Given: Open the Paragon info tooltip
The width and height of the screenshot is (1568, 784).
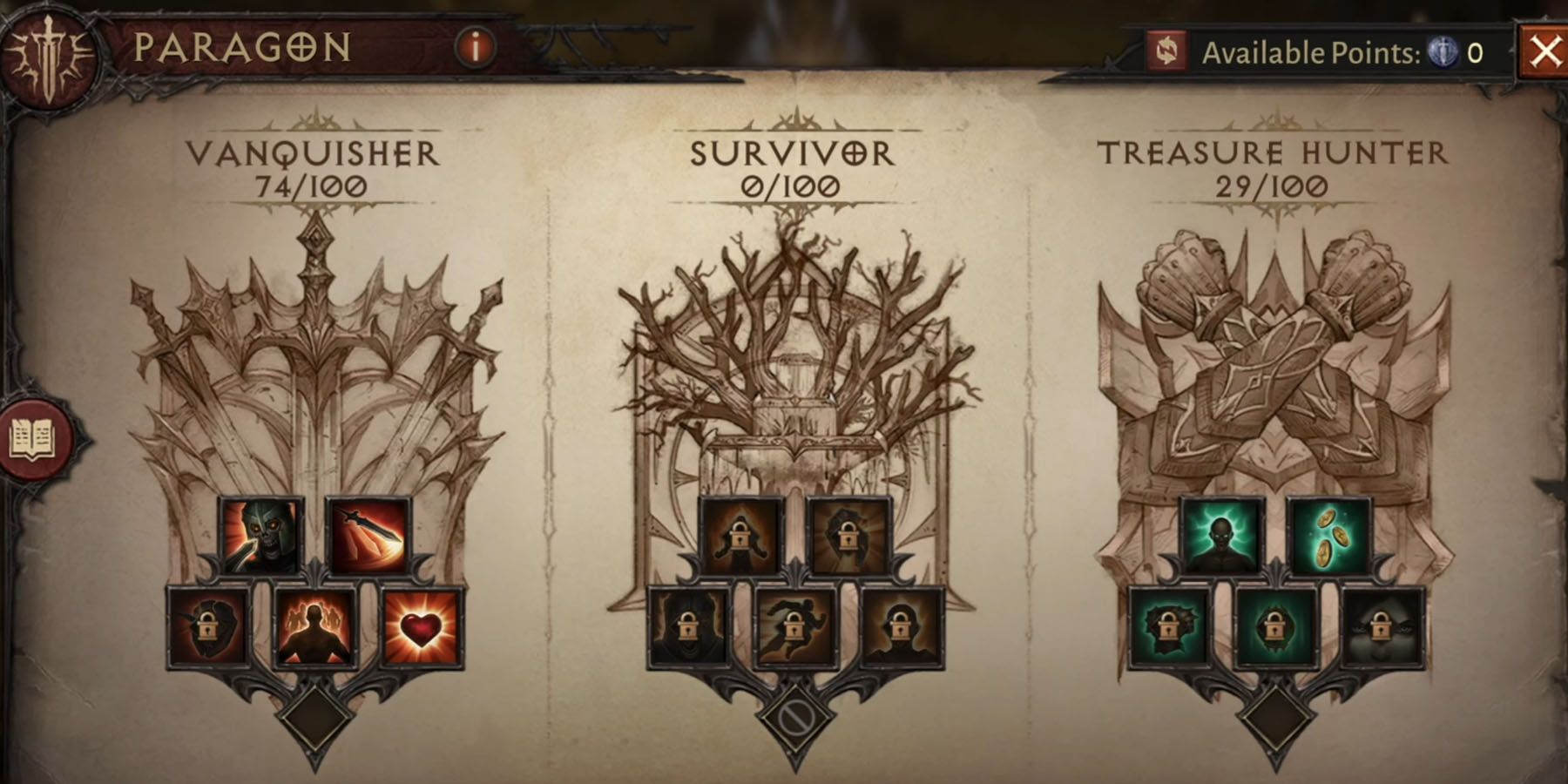Looking at the screenshot, I should pyautogui.click(x=475, y=50).
